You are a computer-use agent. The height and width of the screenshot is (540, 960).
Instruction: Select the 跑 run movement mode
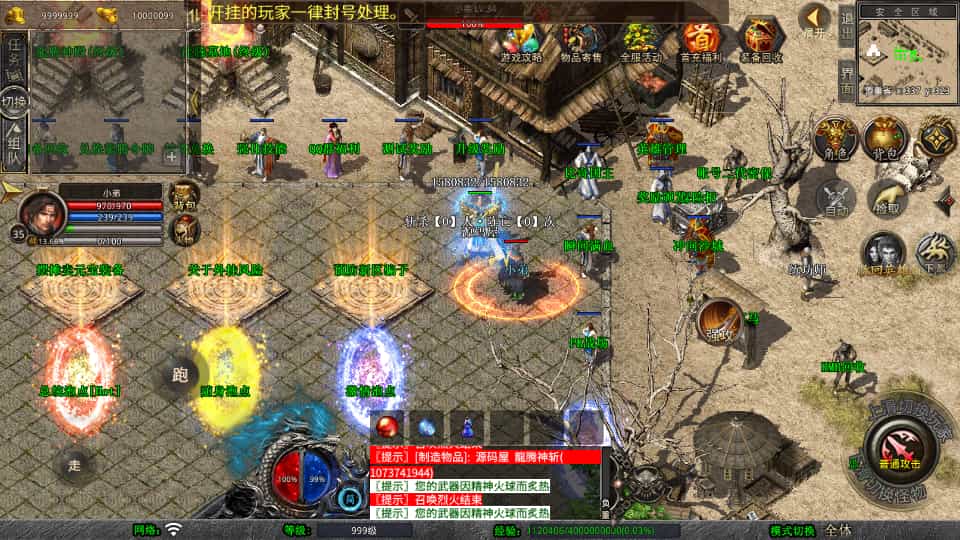[180, 376]
